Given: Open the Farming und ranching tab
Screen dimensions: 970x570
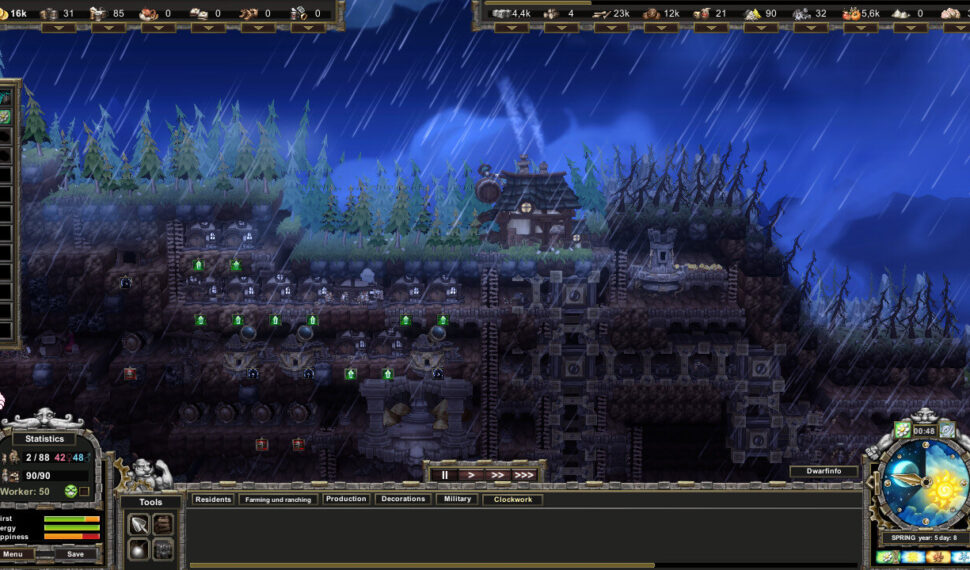Looking at the screenshot, I should click(x=277, y=499).
